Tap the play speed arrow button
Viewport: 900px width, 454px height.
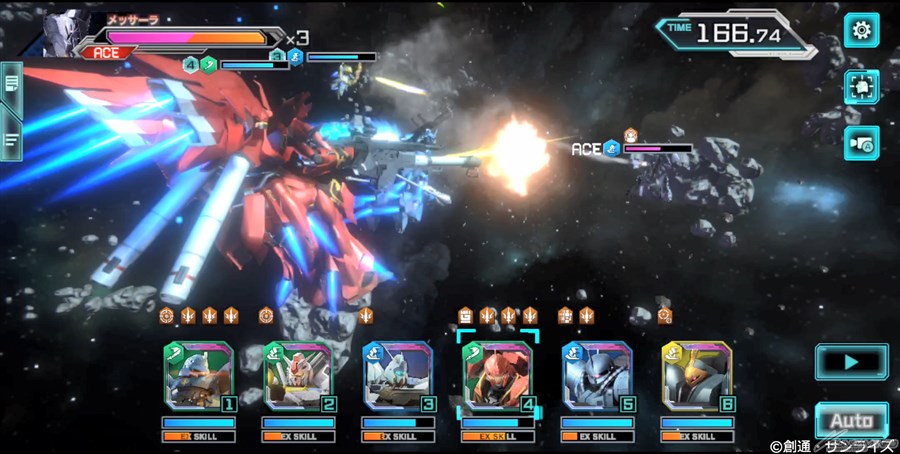(x=851, y=361)
